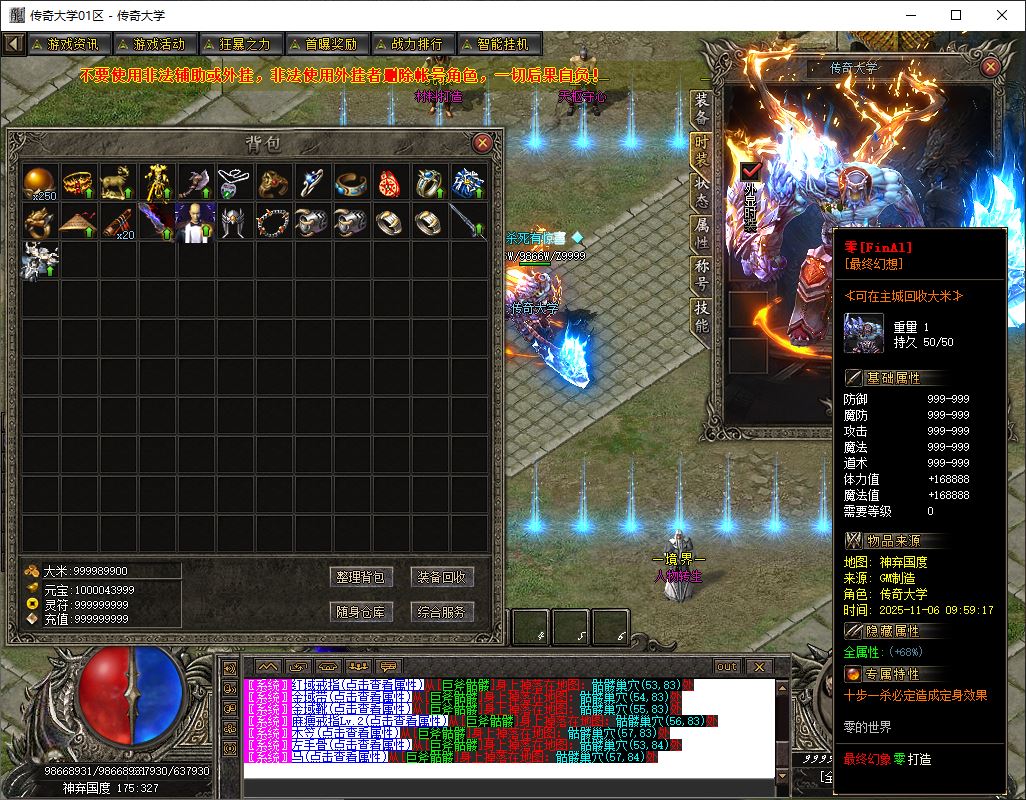Open the 随身仓库 portable warehouse
The width and height of the screenshot is (1026, 800).
(x=361, y=612)
